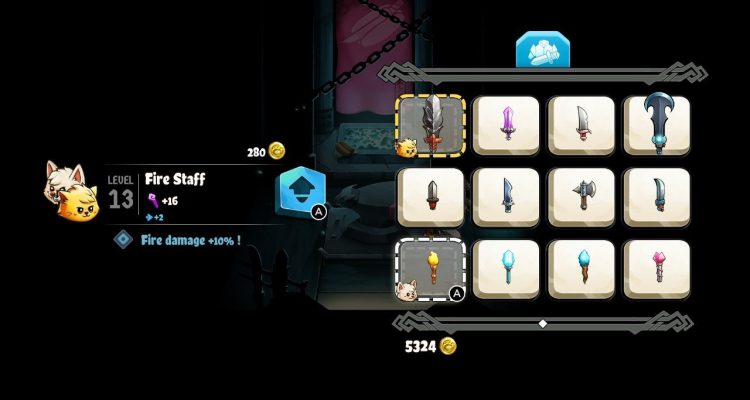Choose the equipped jagged grey sword
The image size is (750, 400).
(432, 126)
